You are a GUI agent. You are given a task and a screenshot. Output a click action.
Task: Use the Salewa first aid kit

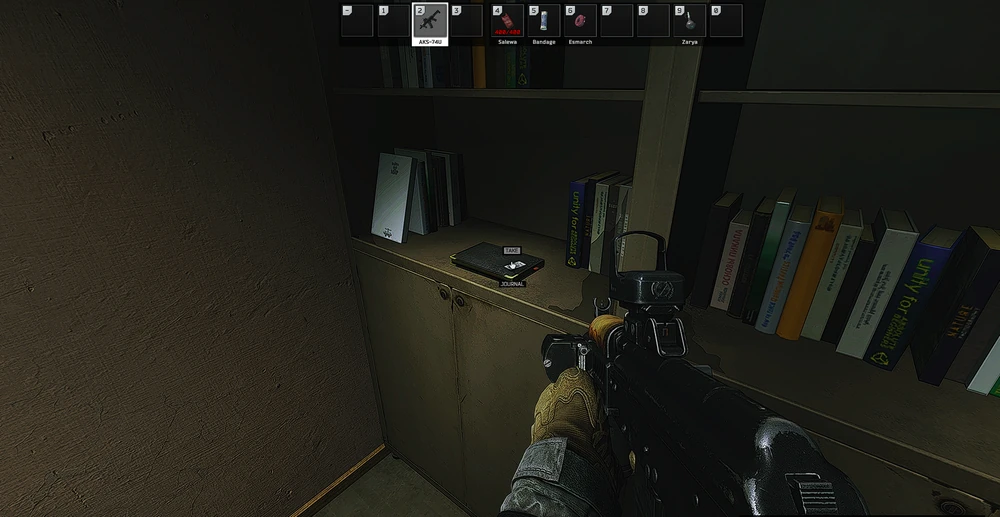[507, 21]
